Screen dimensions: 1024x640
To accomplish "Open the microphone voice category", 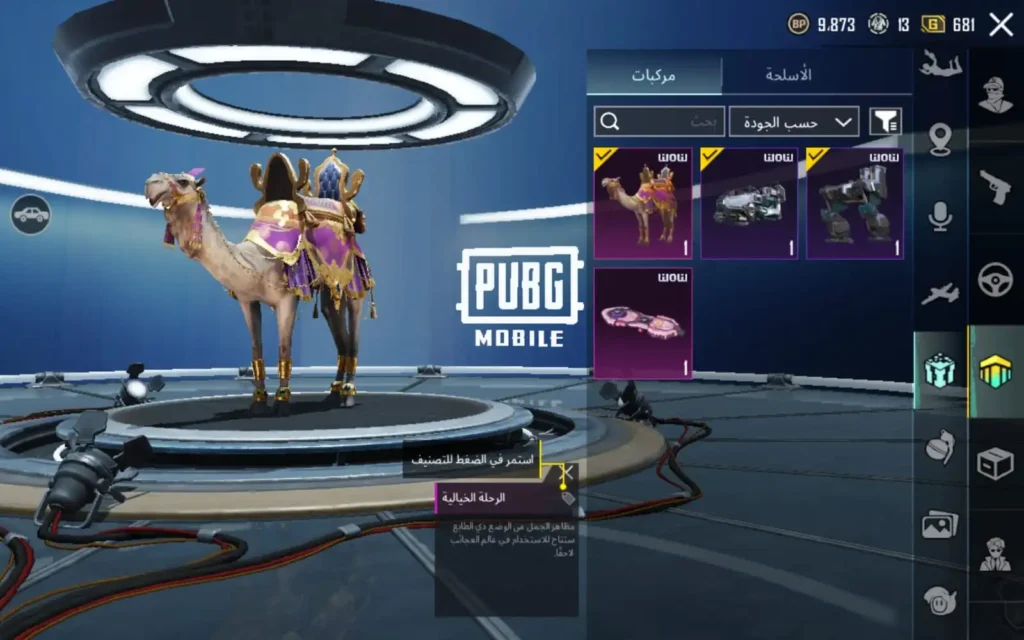I will pyautogui.click(x=940, y=217).
